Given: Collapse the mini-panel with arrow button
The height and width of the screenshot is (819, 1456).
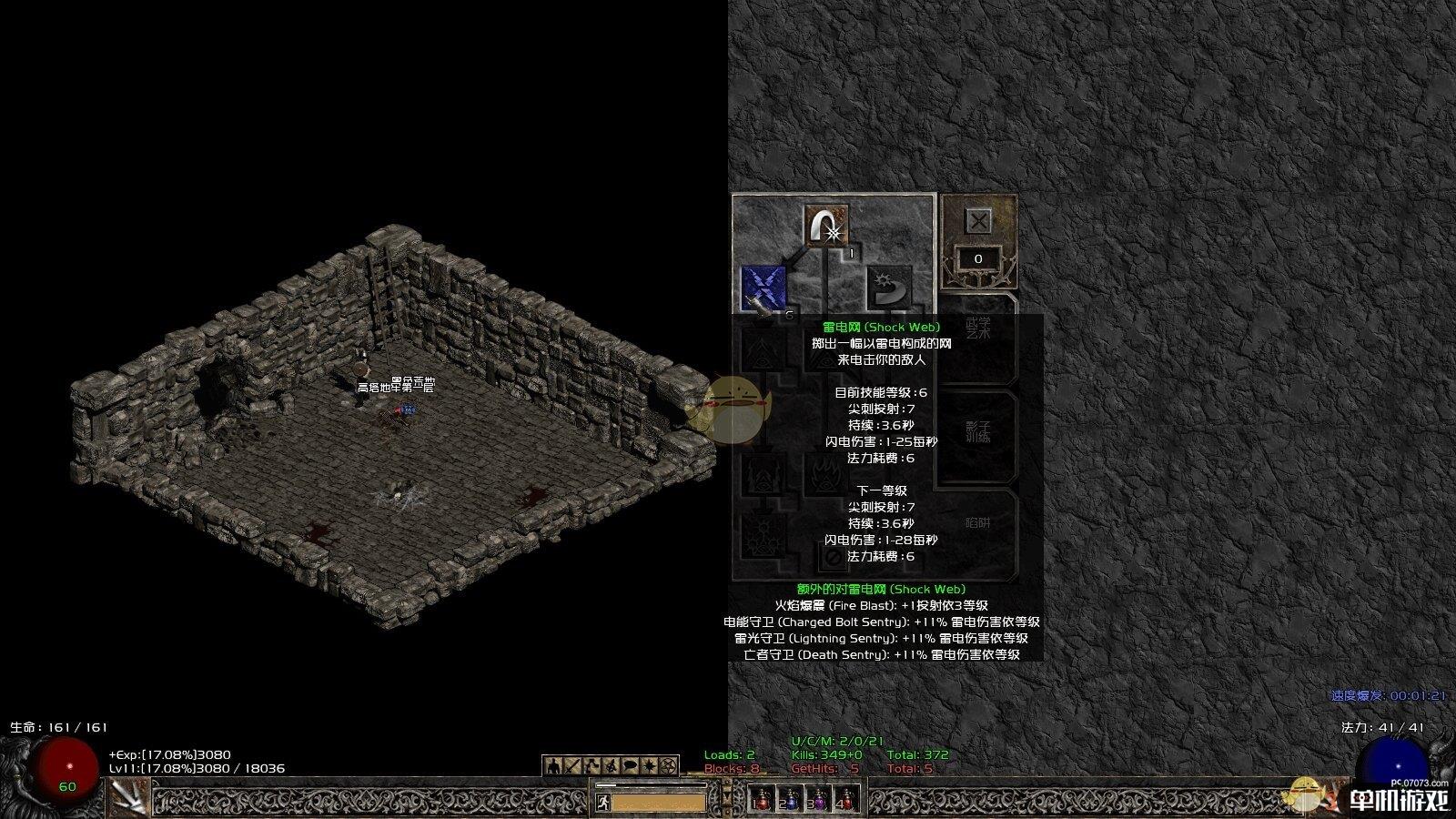Looking at the screenshot, I should (x=727, y=796).
